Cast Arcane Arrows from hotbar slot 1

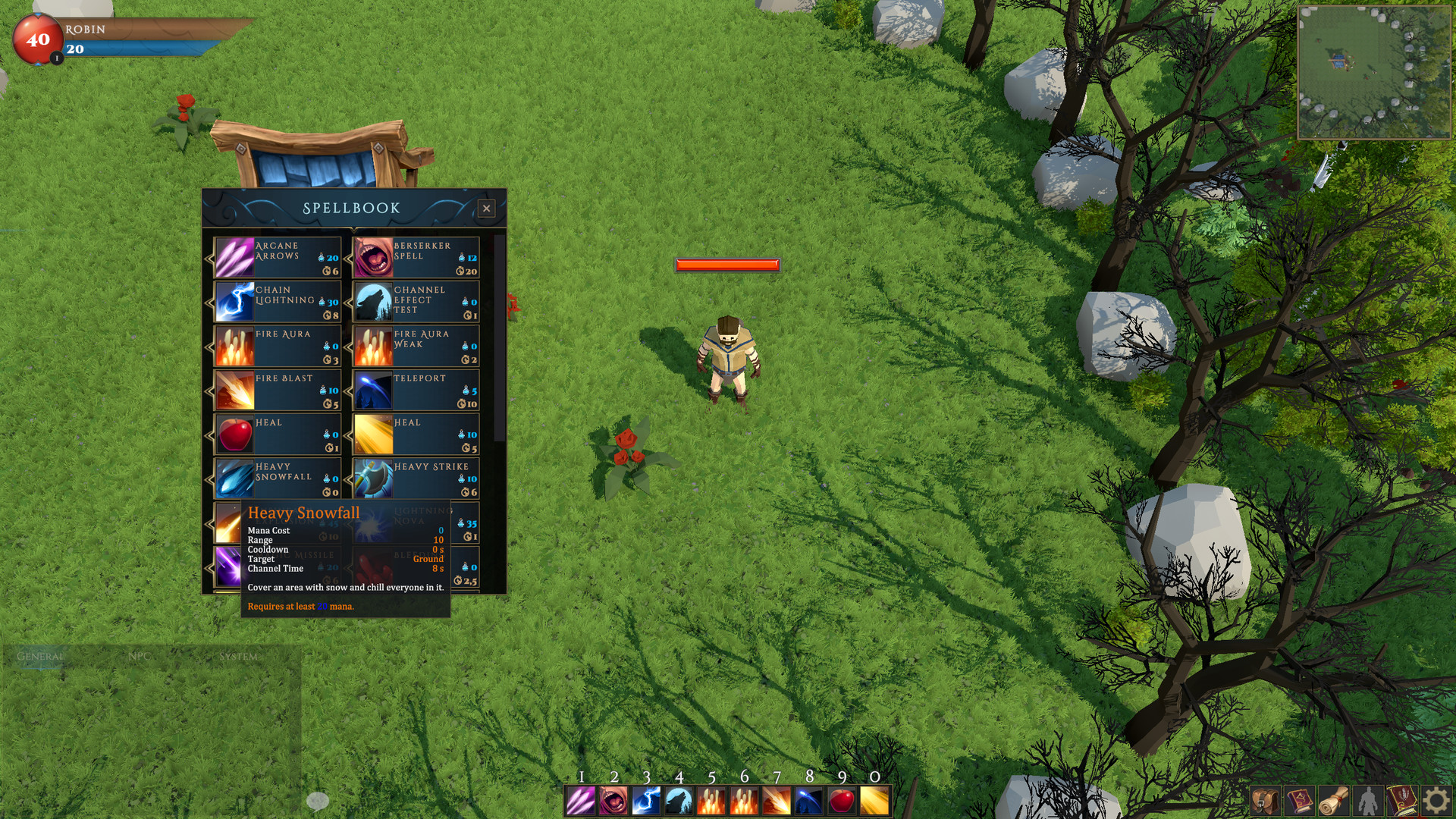click(581, 802)
